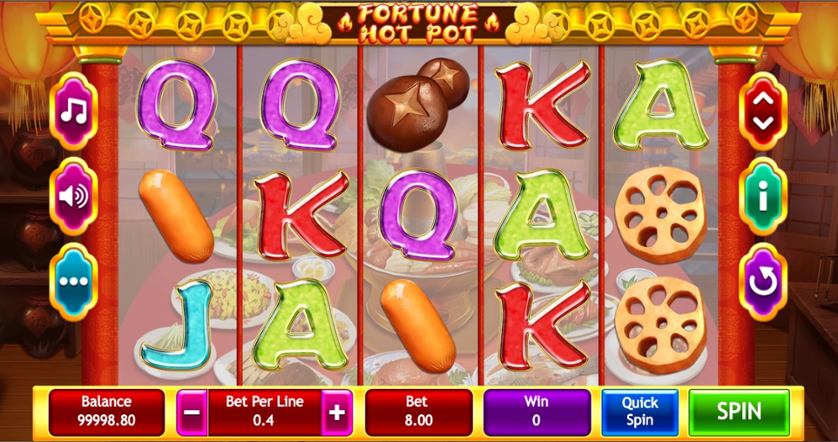The width and height of the screenshot is (838, 442).
Task: Mute sound with the speaker icon
Action: tap(74, 195)
